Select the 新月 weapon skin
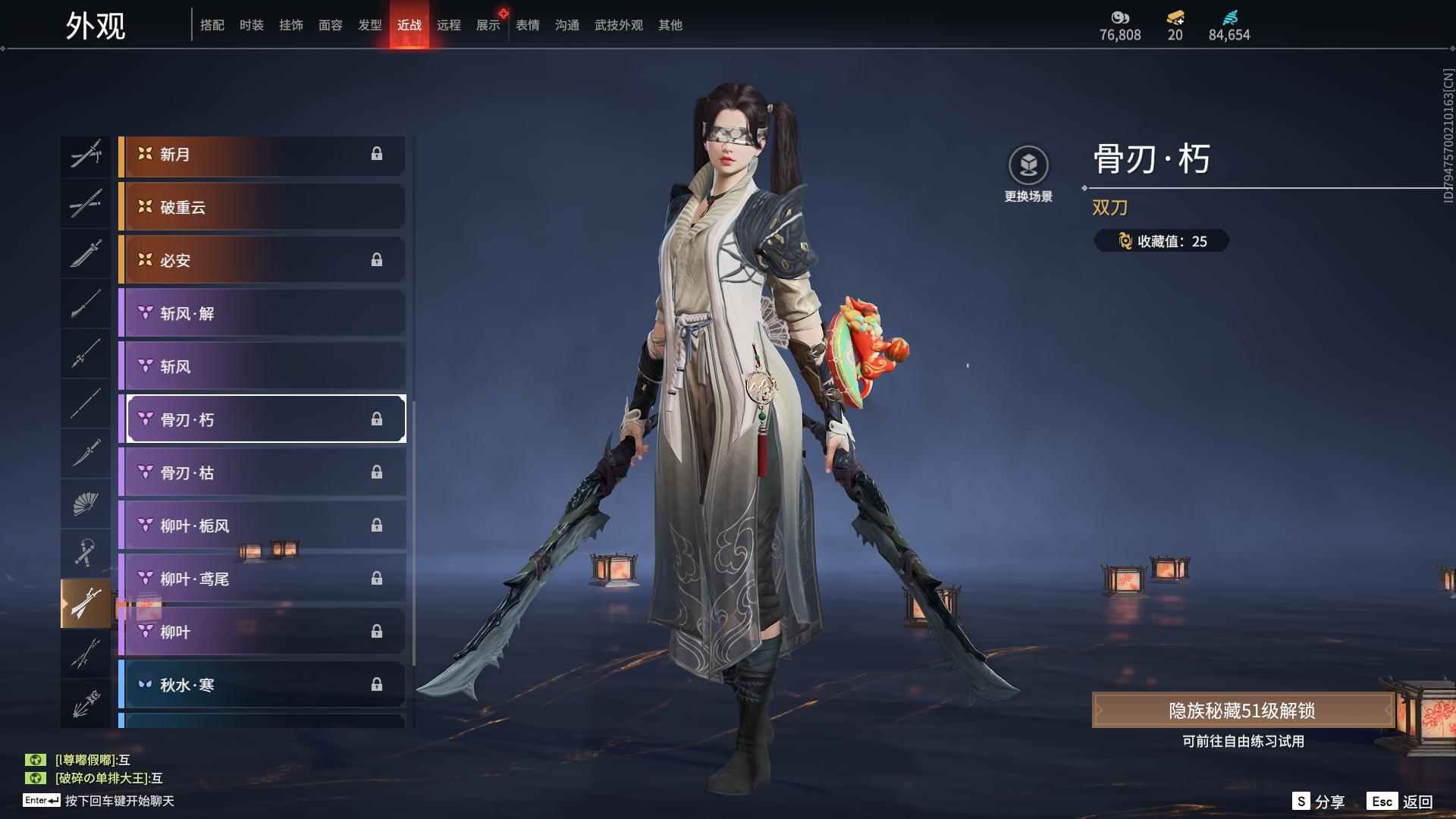This screenshot has height=819, width=1456. [262, 155]
